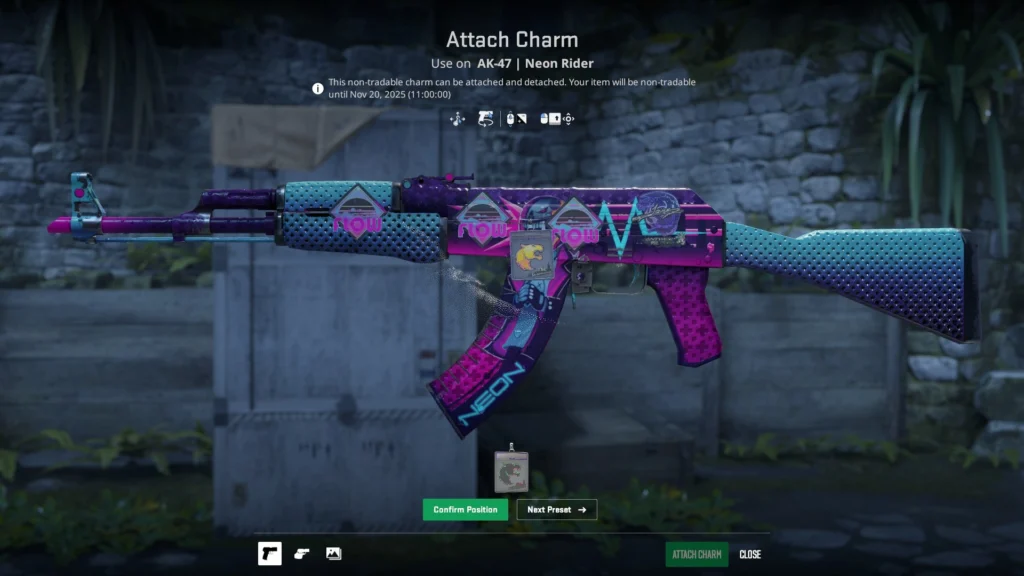Close the Attach Charm screen
Viewport: 1024px width, 576px height.
[750, 555]
